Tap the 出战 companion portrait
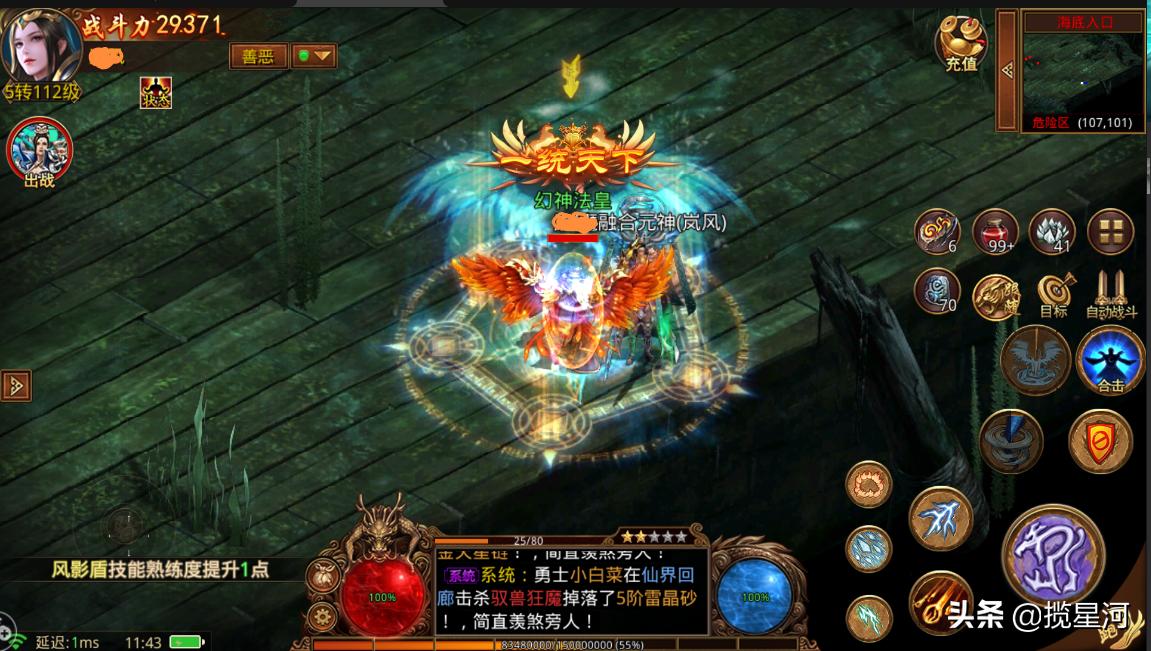 click(40, 152)
